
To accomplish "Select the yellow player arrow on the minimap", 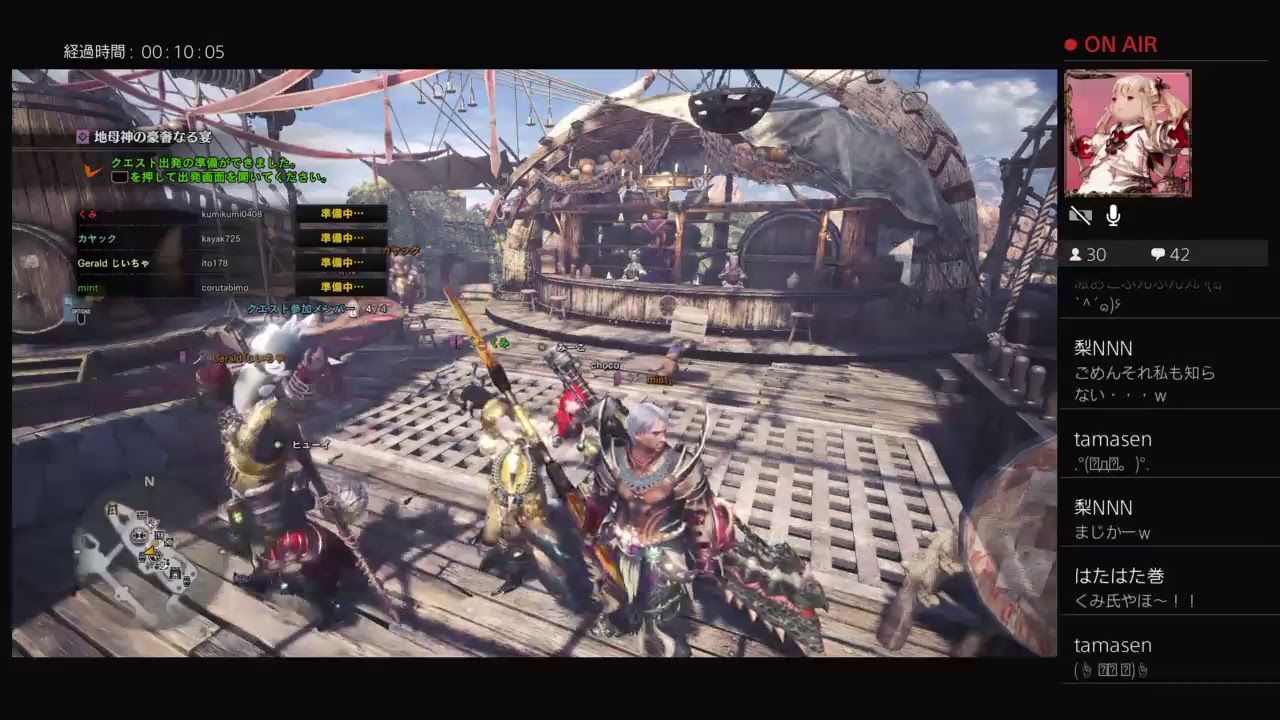I will point(150,551).
